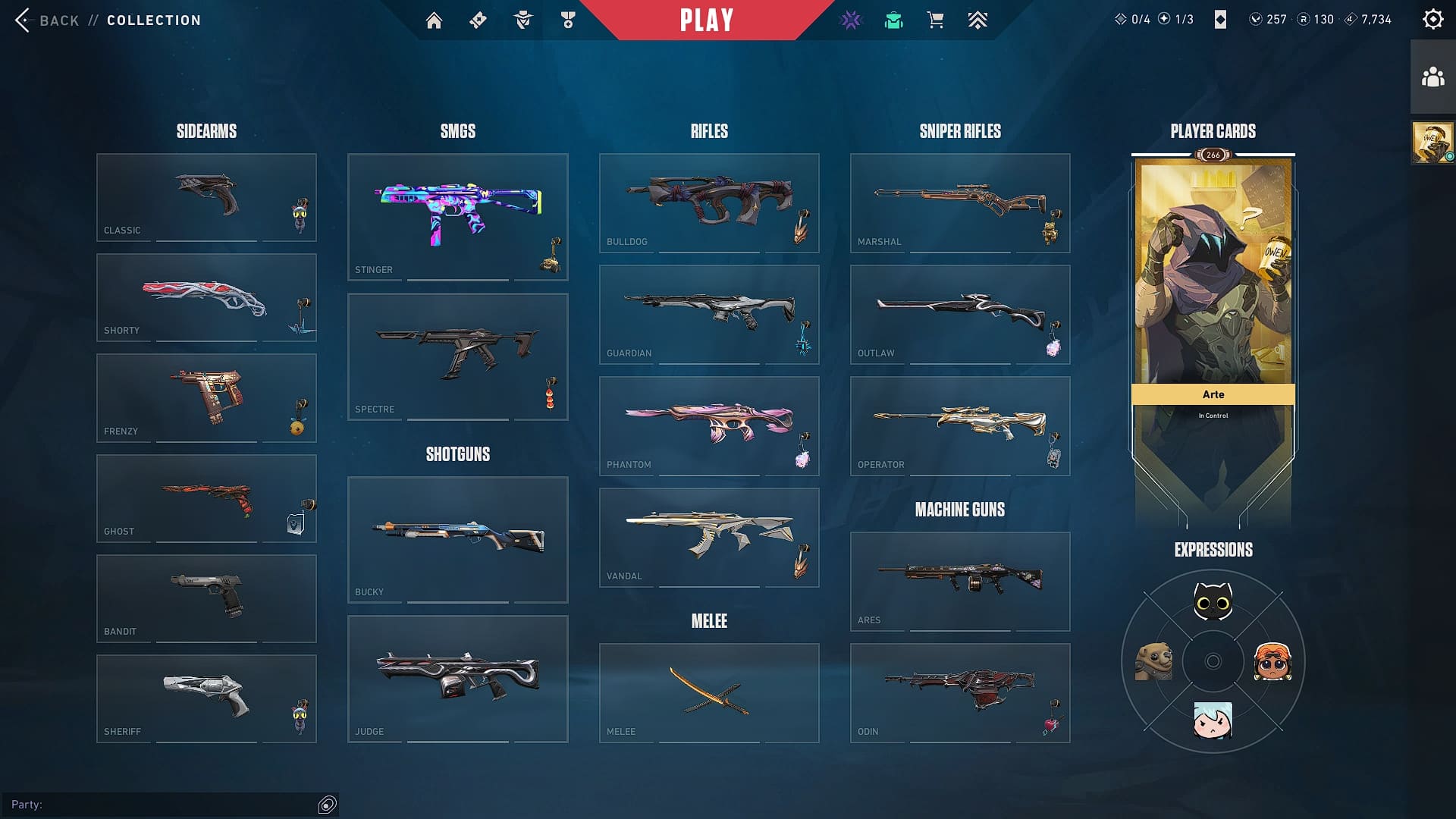This screenshot has width=1456, height=819.
Task: Open the Melee weapon tile
Action: coord(709,692)
